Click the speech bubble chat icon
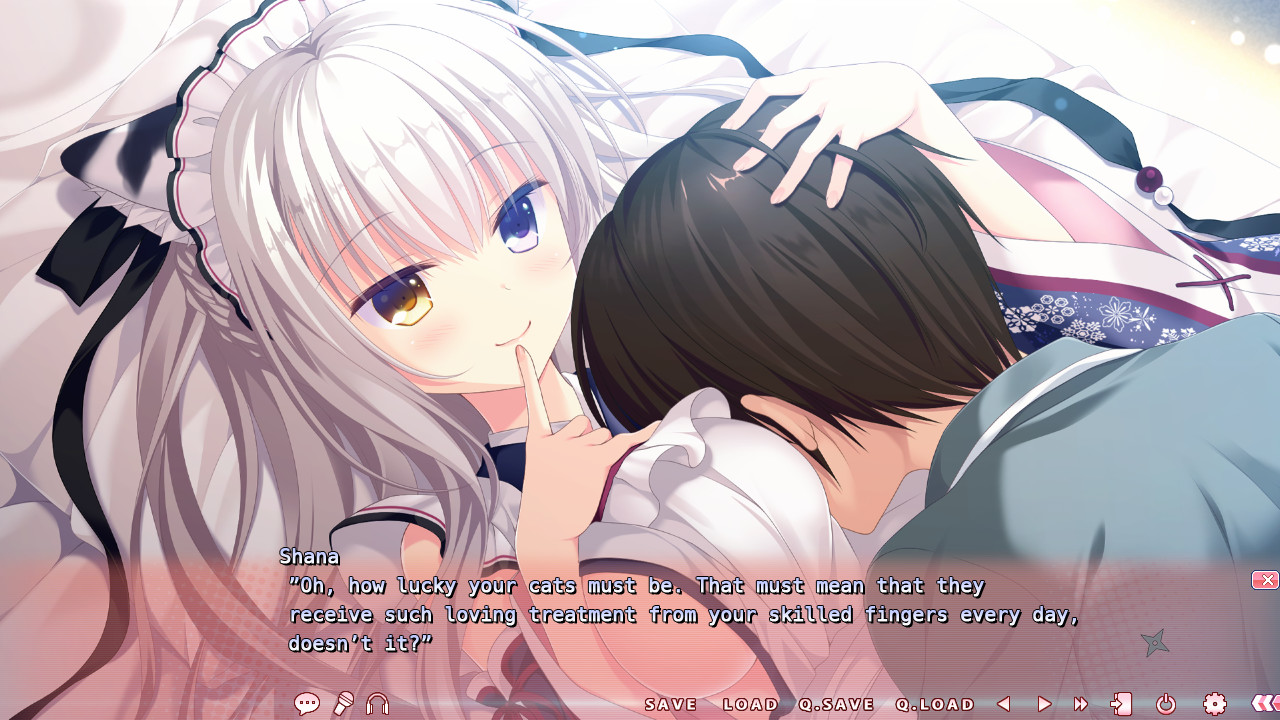This screenshot has width=1280, height=720. tap(307, 702)
